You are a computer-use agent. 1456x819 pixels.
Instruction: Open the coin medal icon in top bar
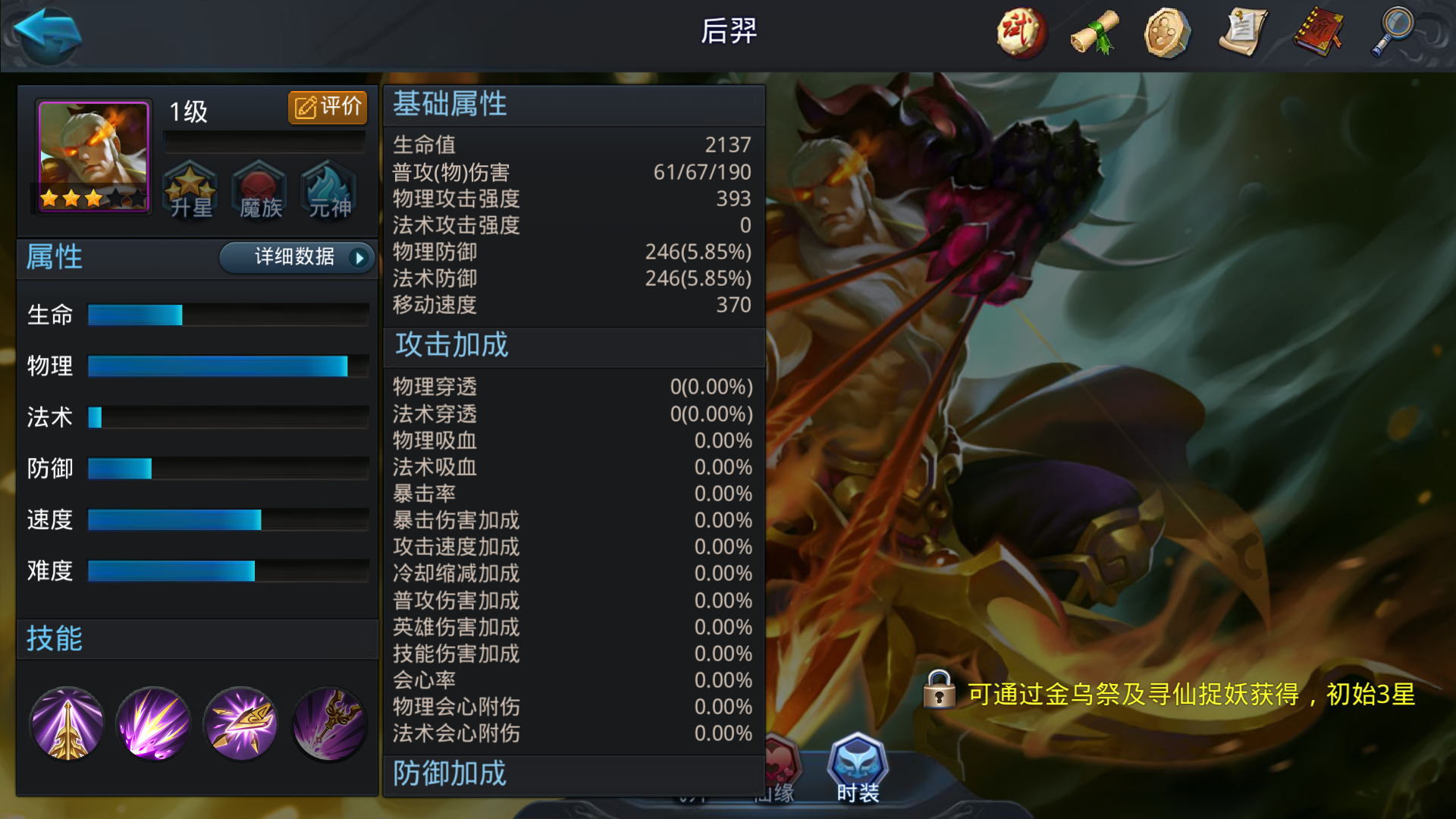pyautogui.click(x=1169, y=30)
